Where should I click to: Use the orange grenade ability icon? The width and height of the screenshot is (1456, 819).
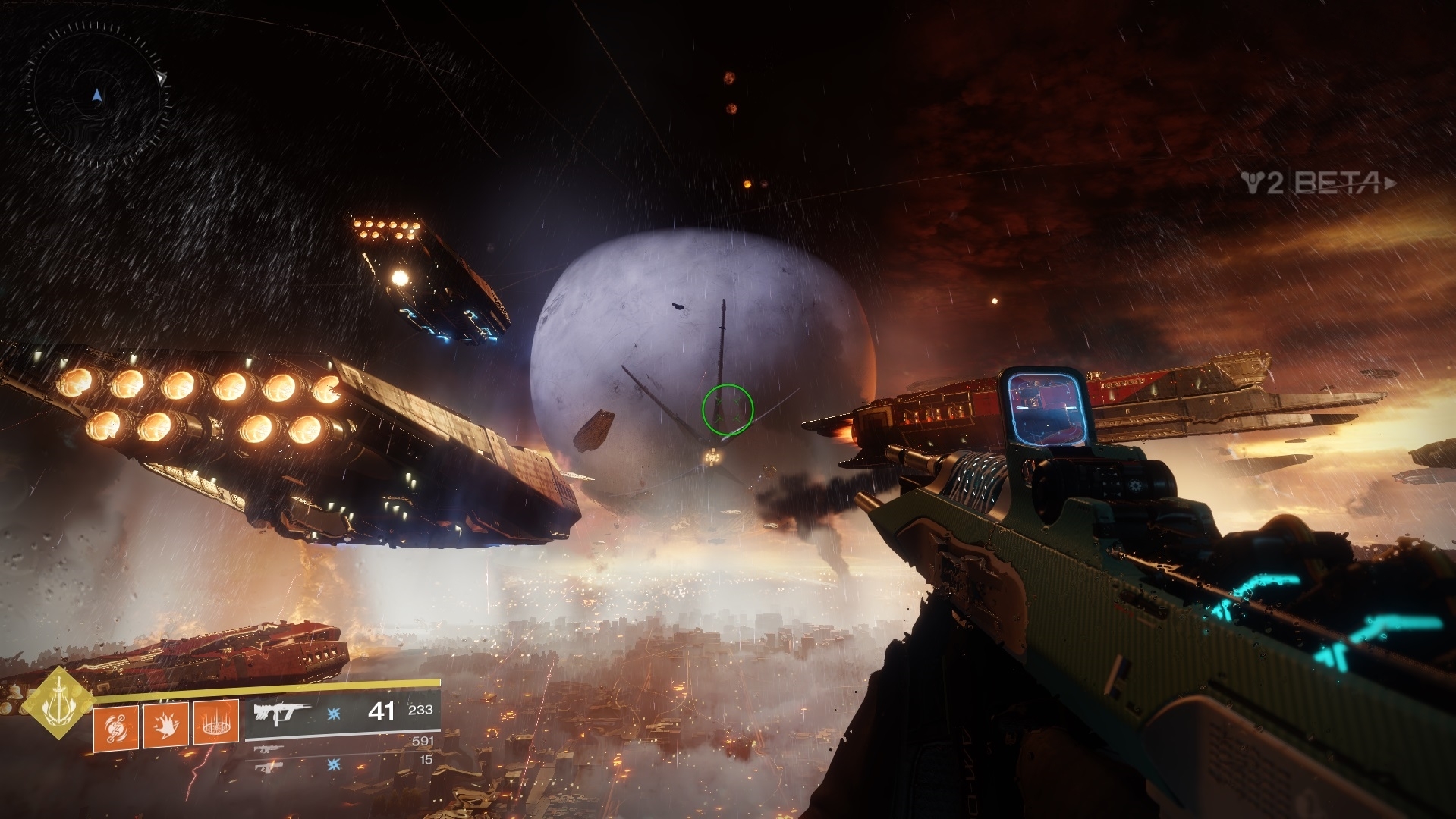[116, 725]
